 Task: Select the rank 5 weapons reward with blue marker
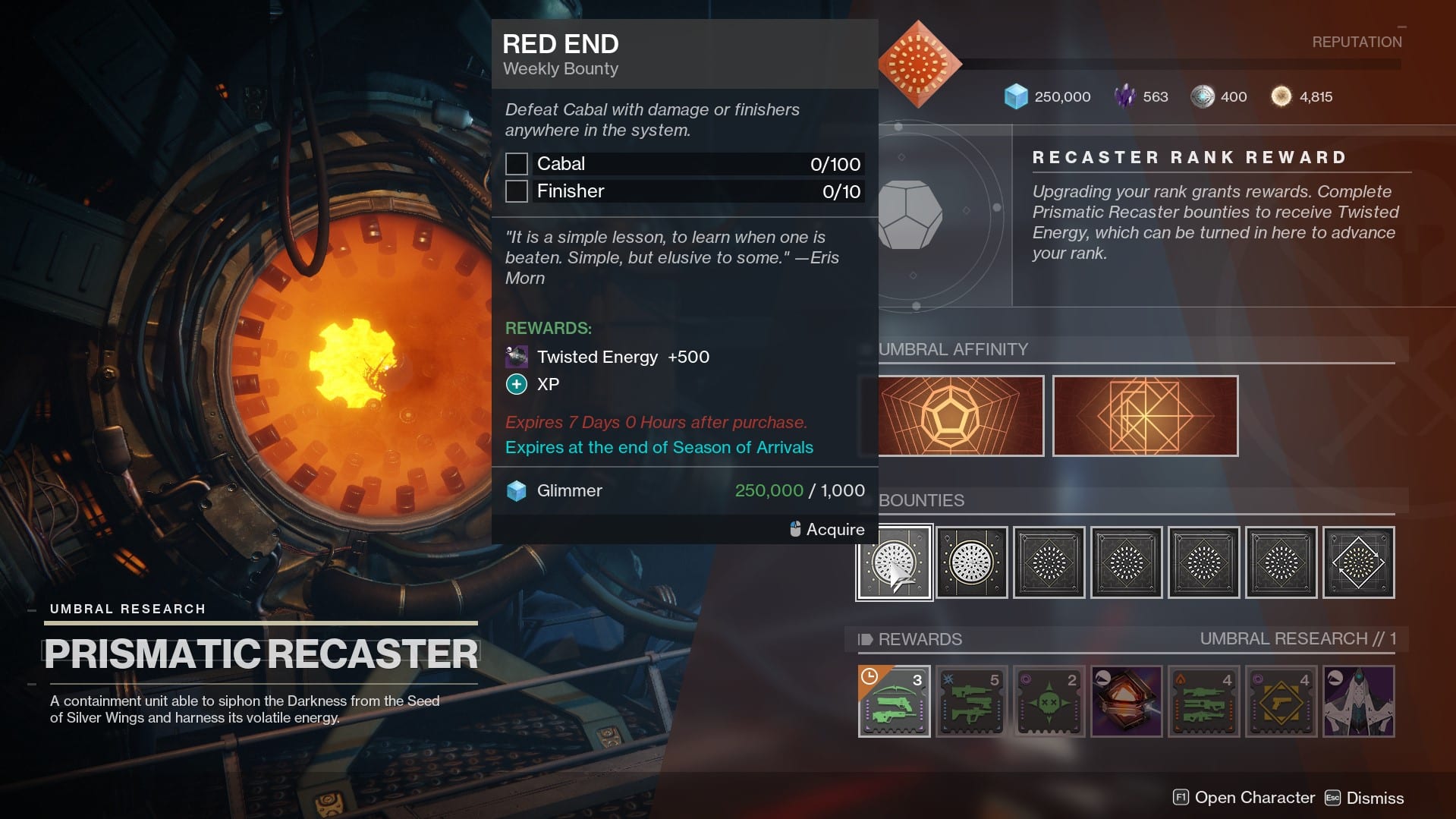click(971, 701)
